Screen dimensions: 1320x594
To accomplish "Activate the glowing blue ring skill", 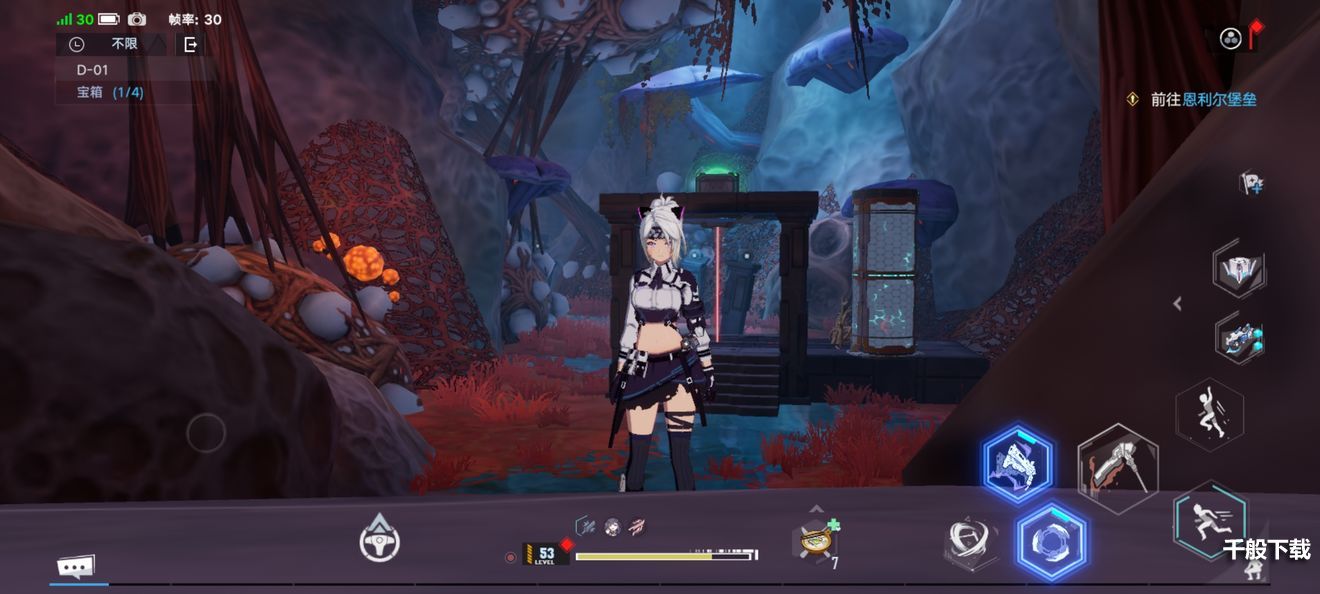I will click(1051, 543).
